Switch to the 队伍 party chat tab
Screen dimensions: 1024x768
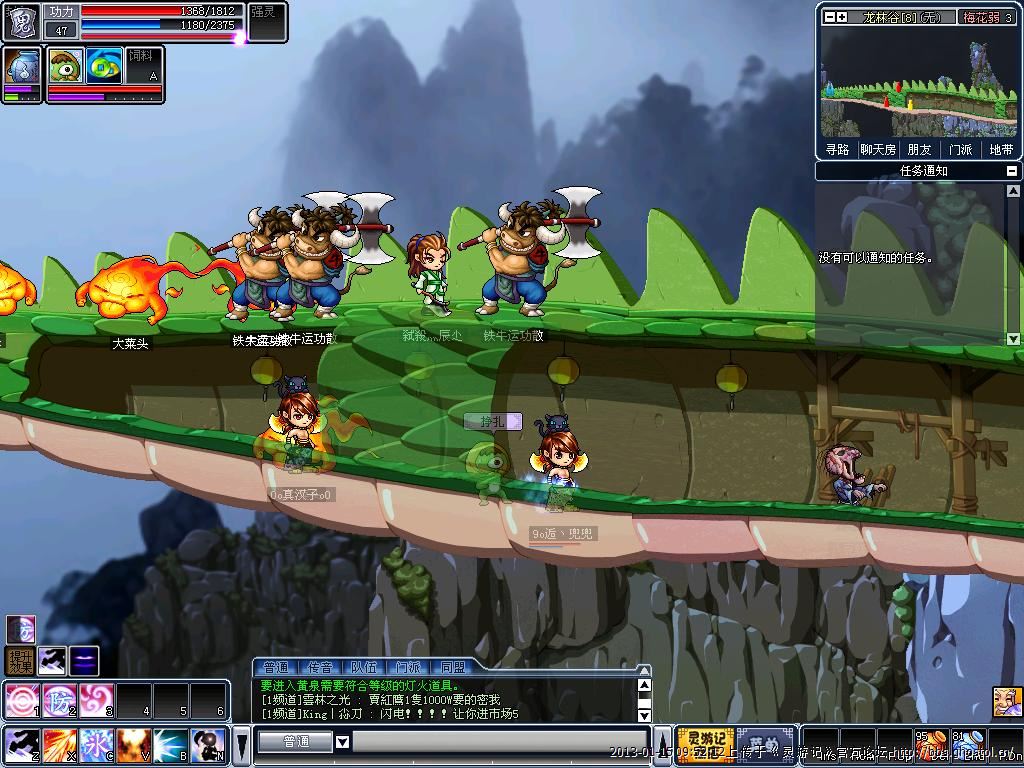pyautogui.click(x=364, y=667)
